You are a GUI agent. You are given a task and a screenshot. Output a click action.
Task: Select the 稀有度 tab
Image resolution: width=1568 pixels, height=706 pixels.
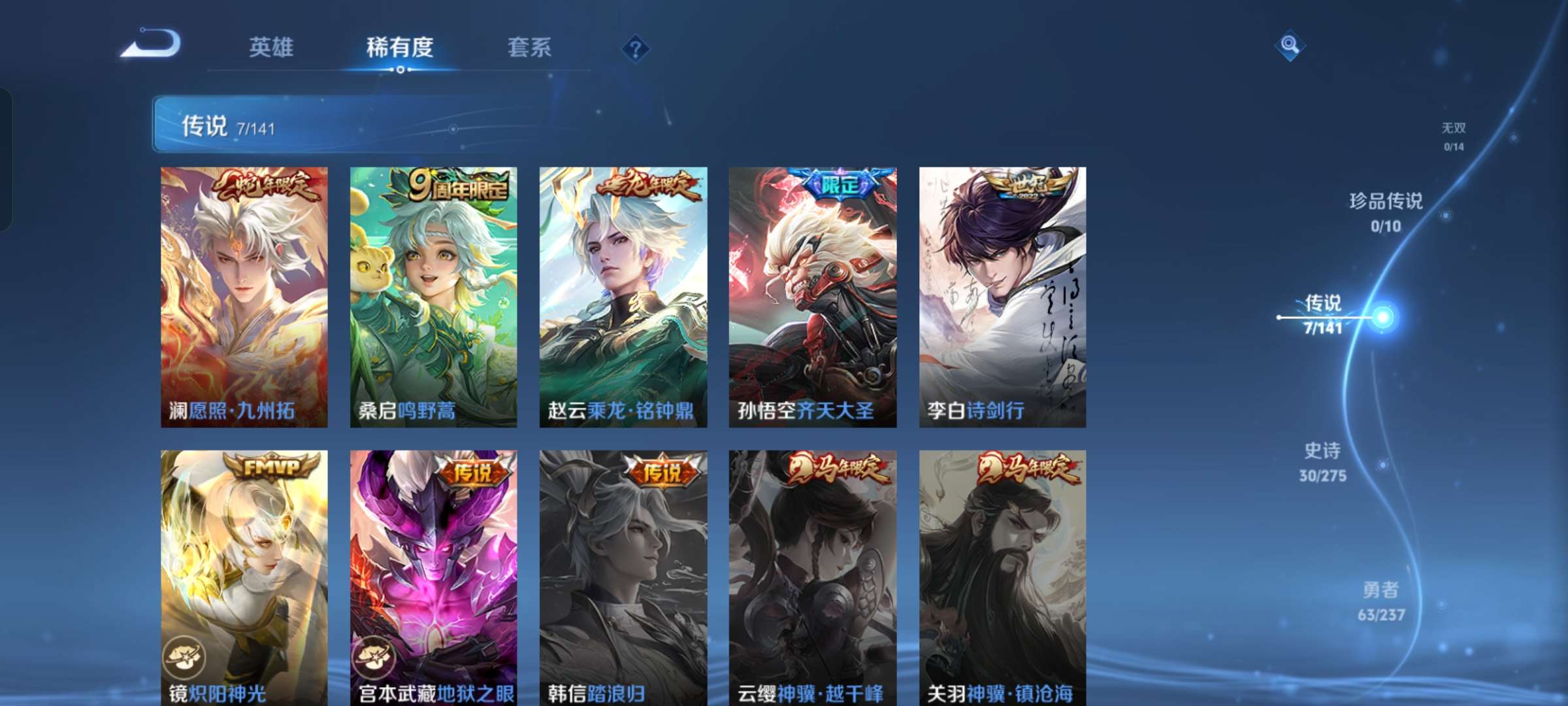[x=400, y=48]
